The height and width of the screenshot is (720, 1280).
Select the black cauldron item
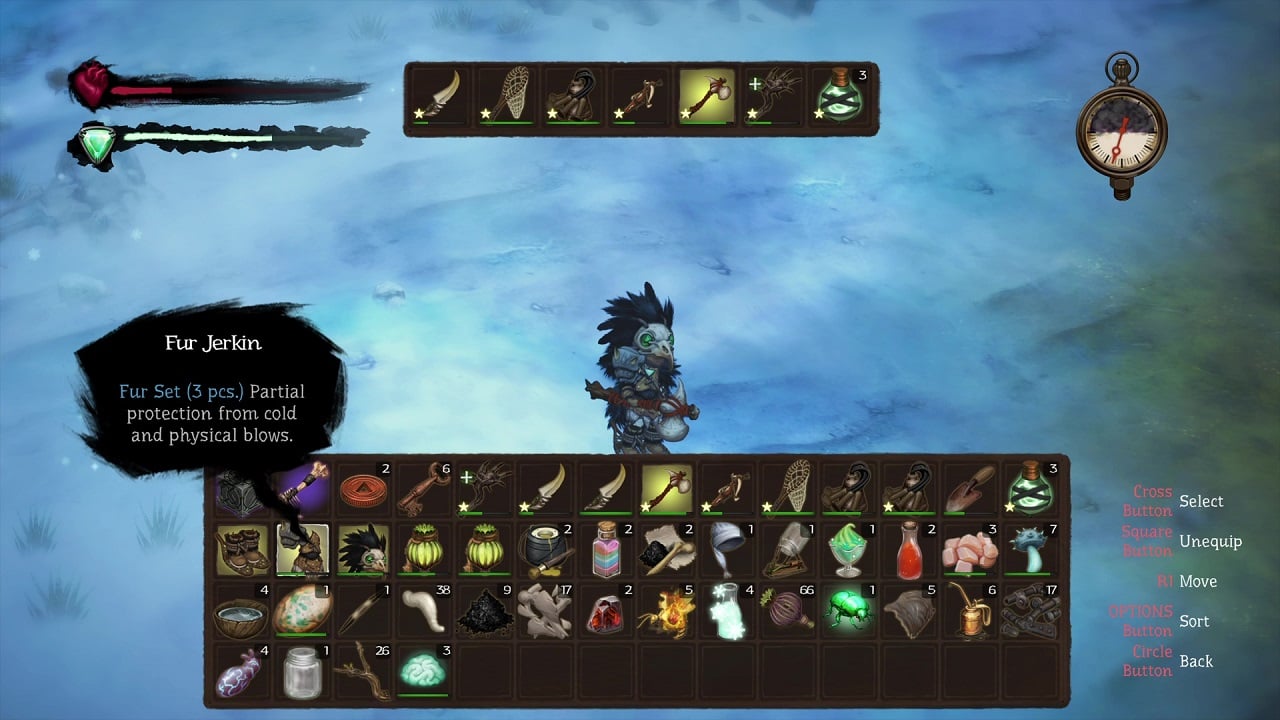coord(545,549)
